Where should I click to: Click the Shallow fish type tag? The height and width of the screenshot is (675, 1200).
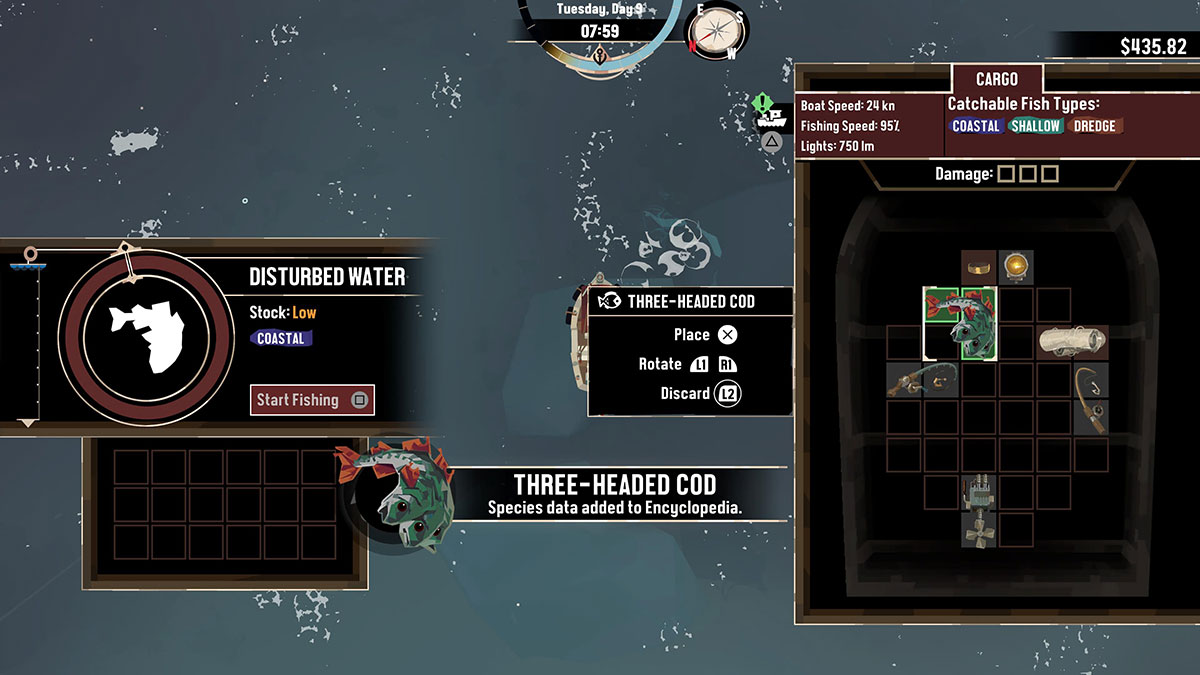click(1035, 126)
